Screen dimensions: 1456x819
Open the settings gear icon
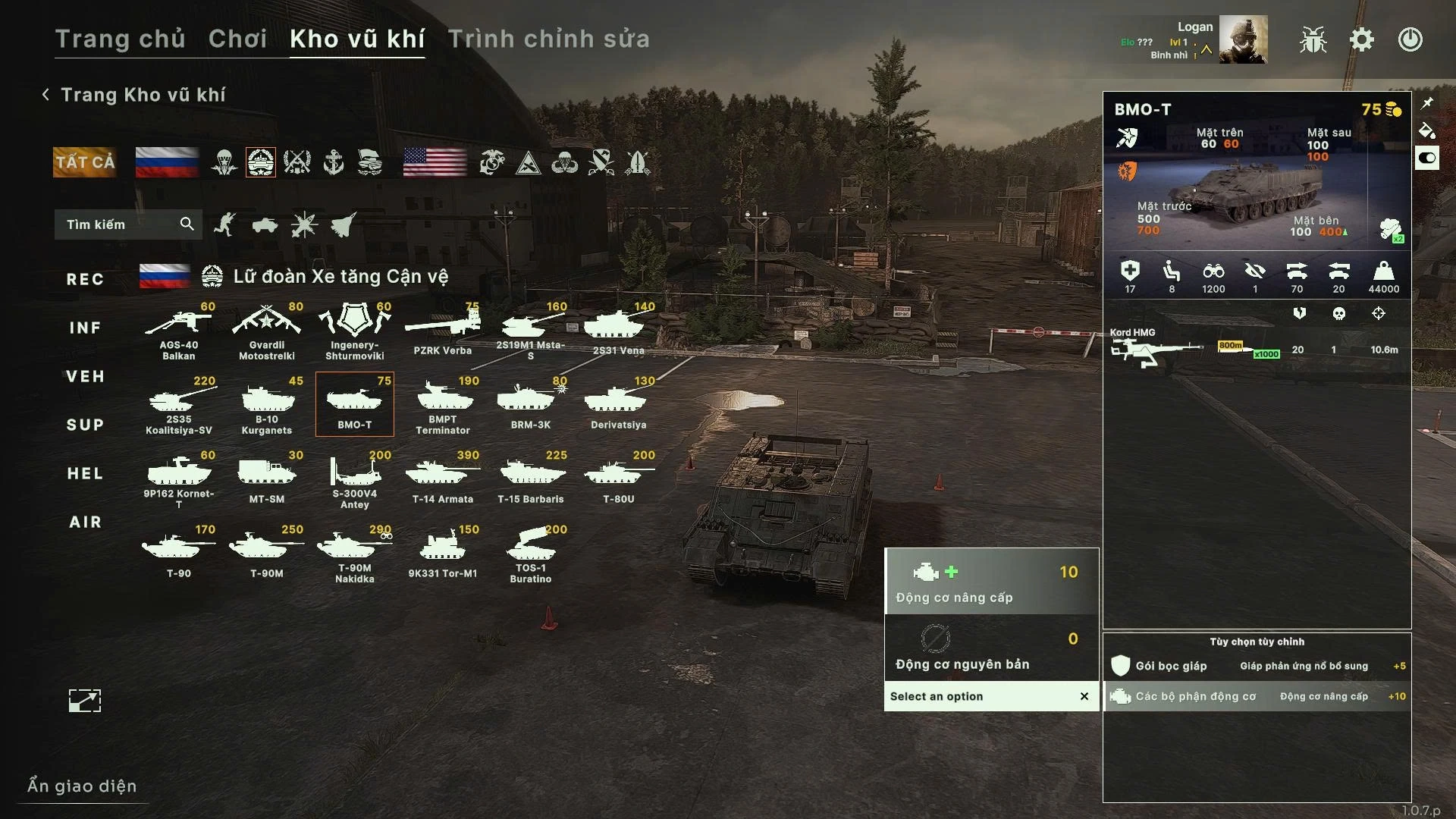(1362, 40)
